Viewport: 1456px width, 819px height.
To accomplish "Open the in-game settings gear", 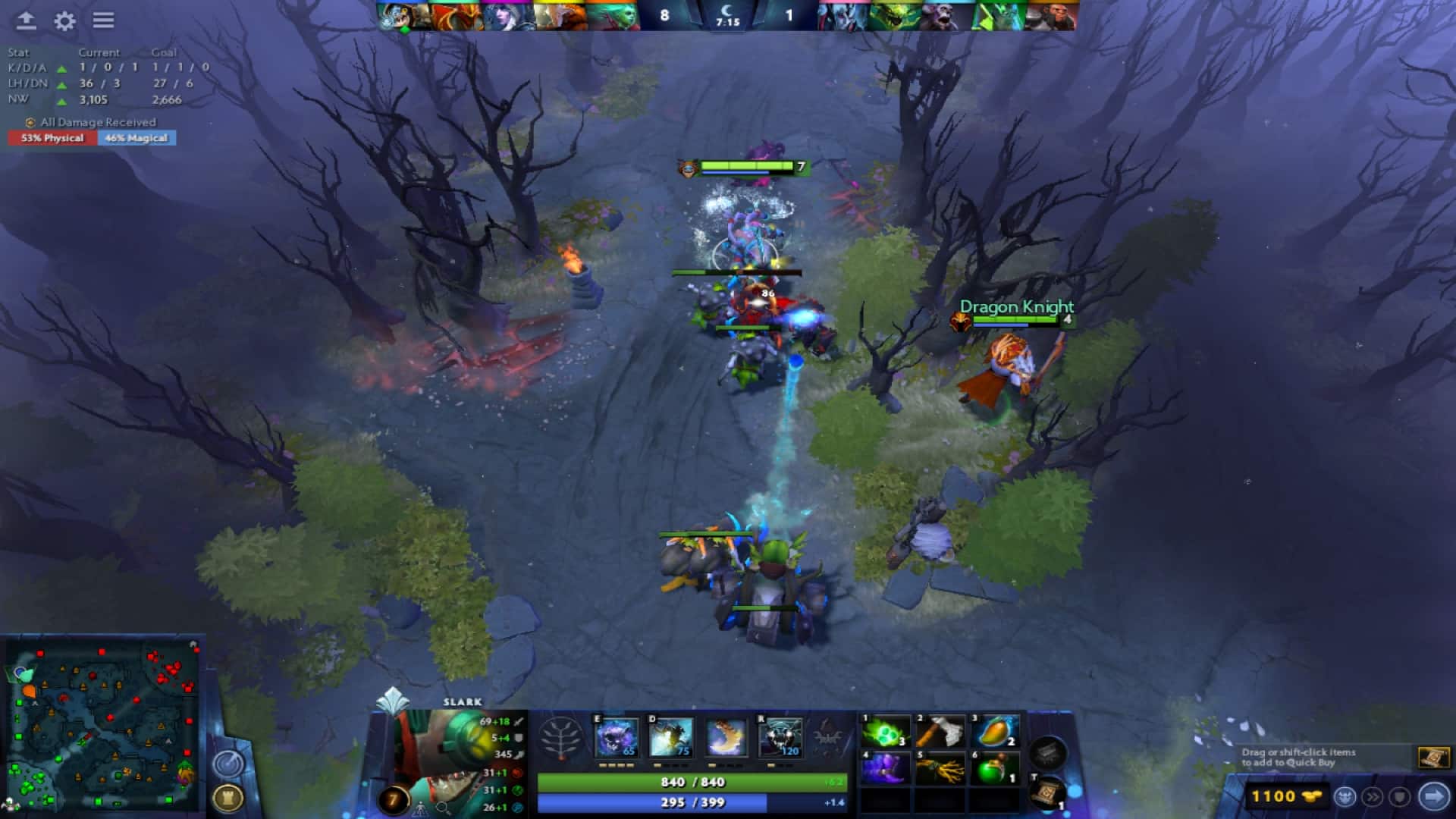I will point(64,21).
